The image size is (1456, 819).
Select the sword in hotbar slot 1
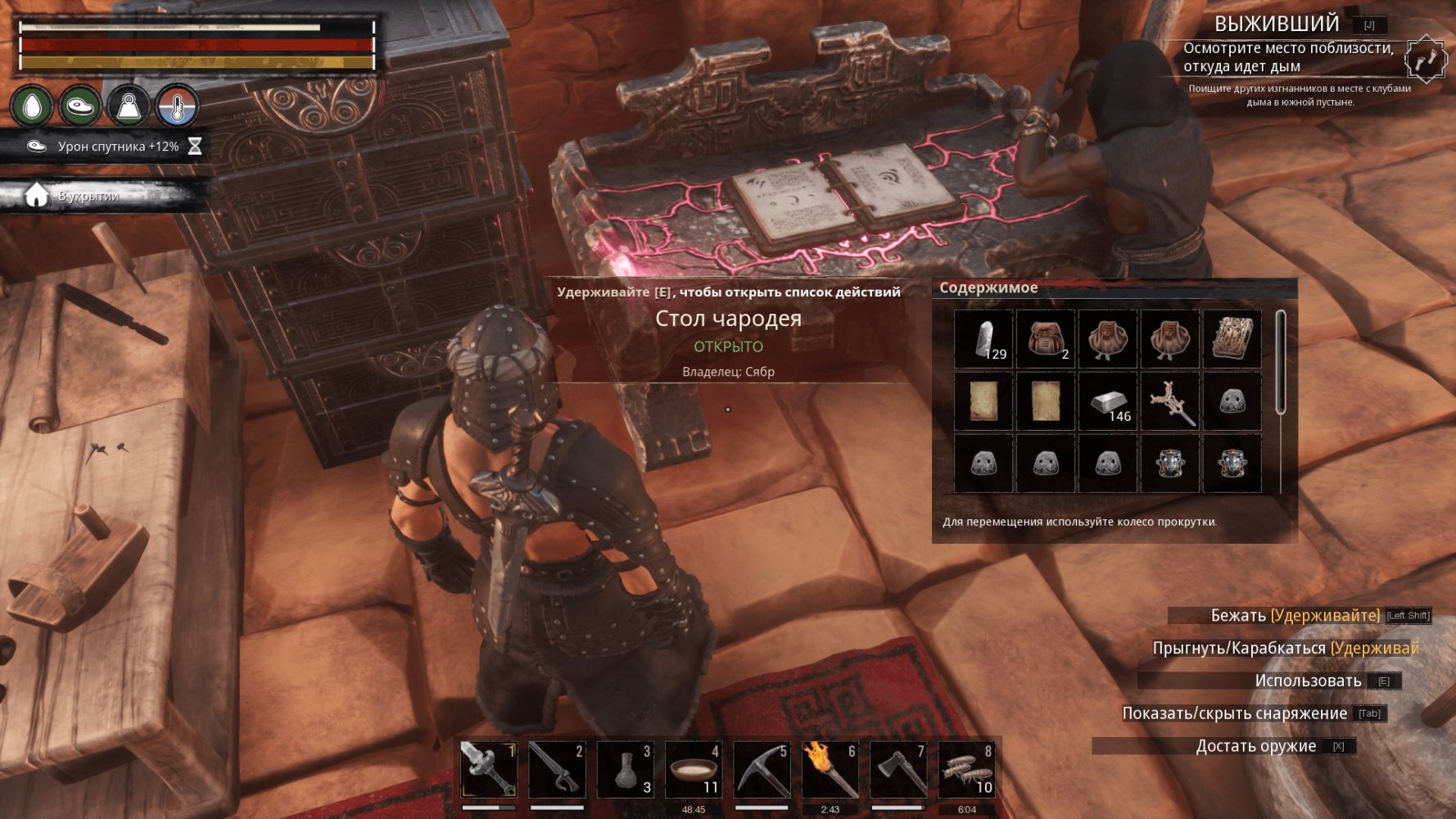tap(489, 770)
